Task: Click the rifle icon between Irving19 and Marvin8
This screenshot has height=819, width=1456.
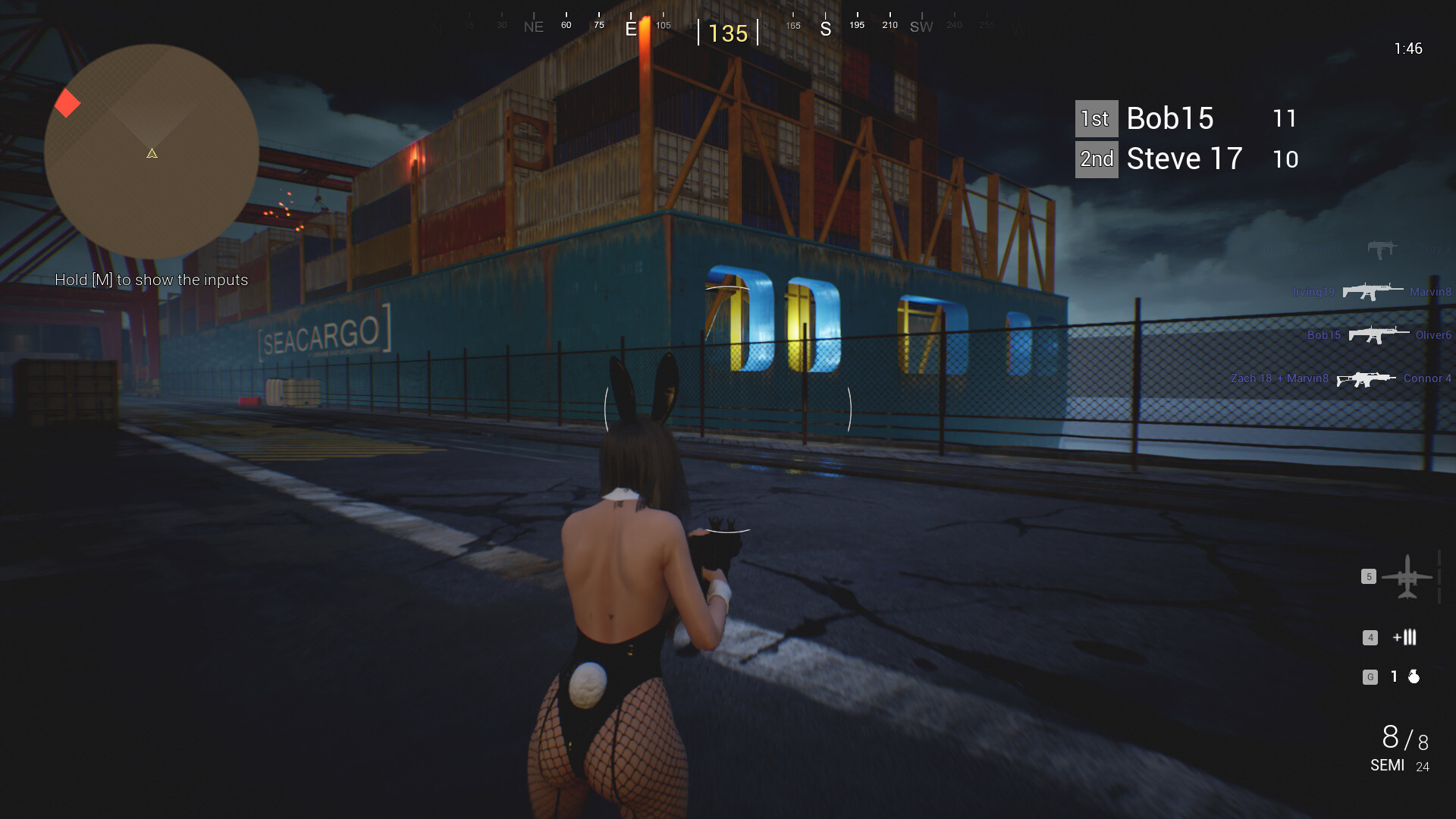Action: click(1372, 290)
